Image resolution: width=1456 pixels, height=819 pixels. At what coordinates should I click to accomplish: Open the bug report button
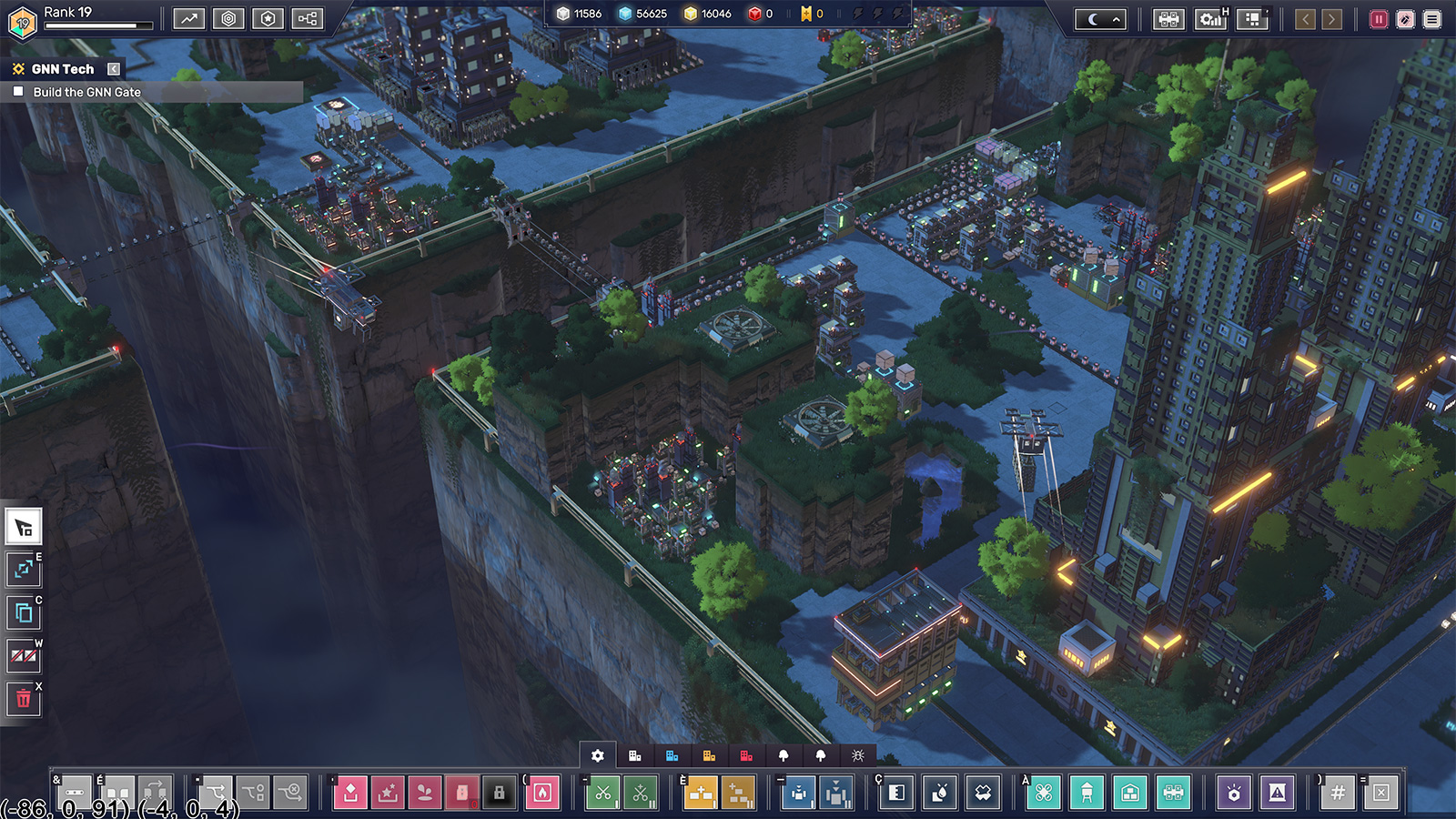click(x=1405, y=19)
